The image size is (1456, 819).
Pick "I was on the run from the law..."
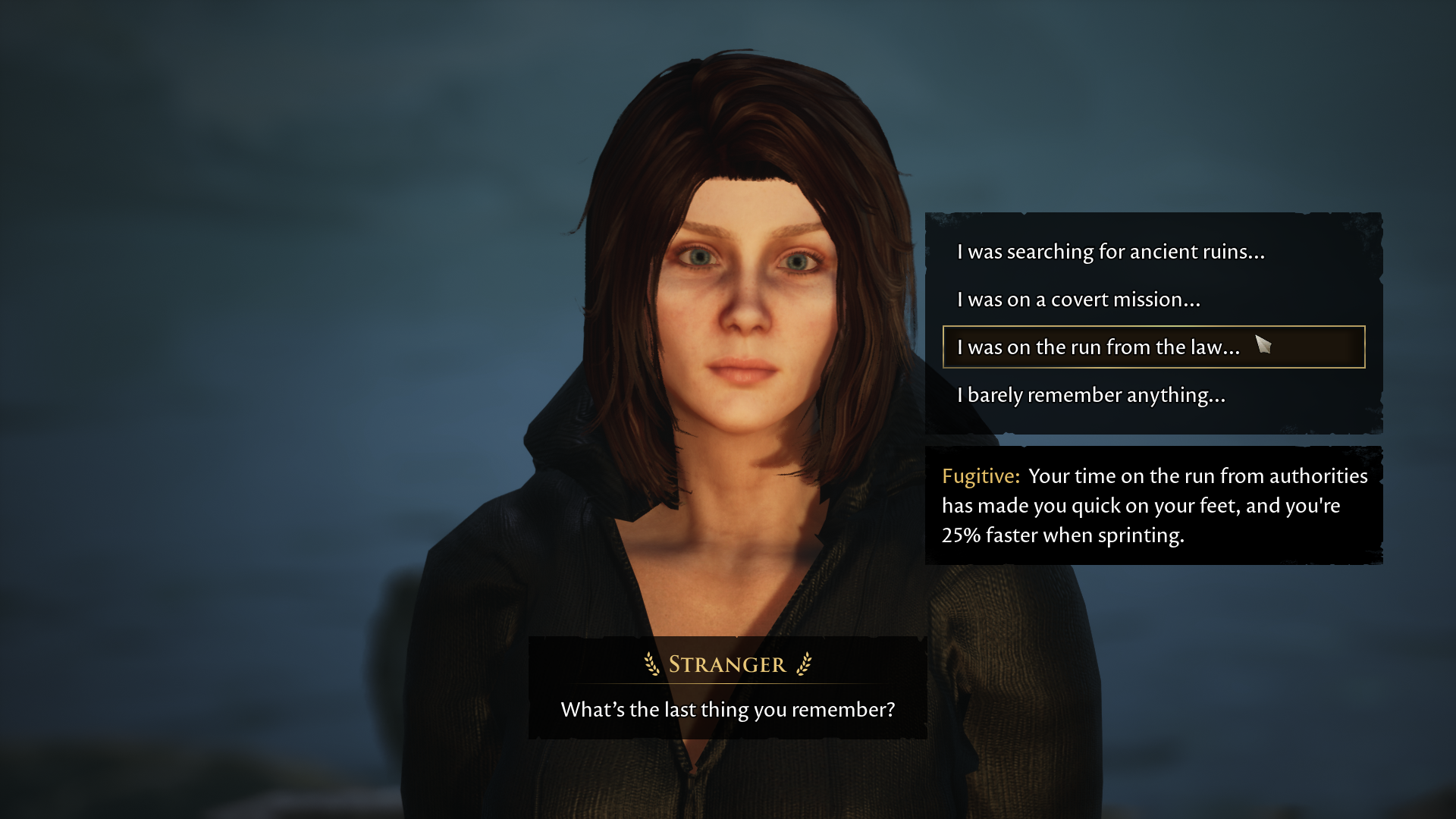tap(1098, 347)
